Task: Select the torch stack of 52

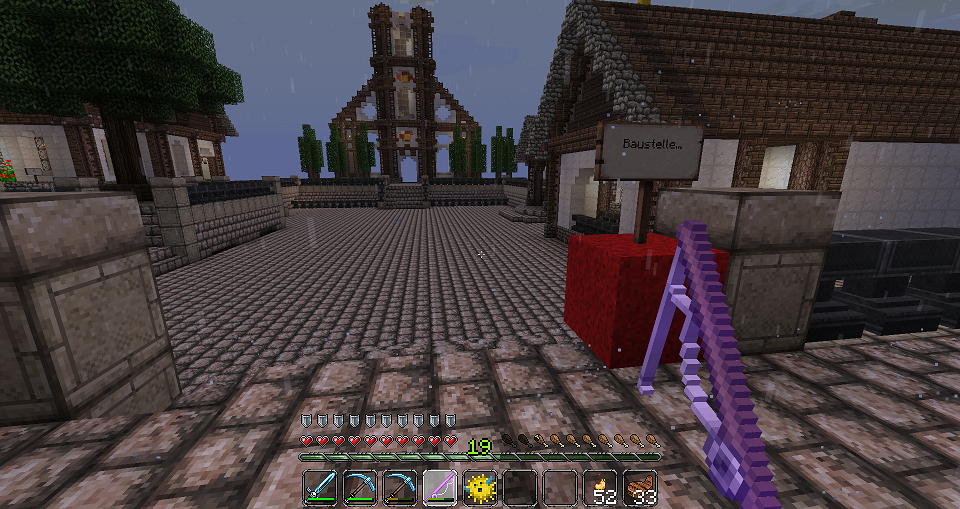Action: click(x=600, y=487)
